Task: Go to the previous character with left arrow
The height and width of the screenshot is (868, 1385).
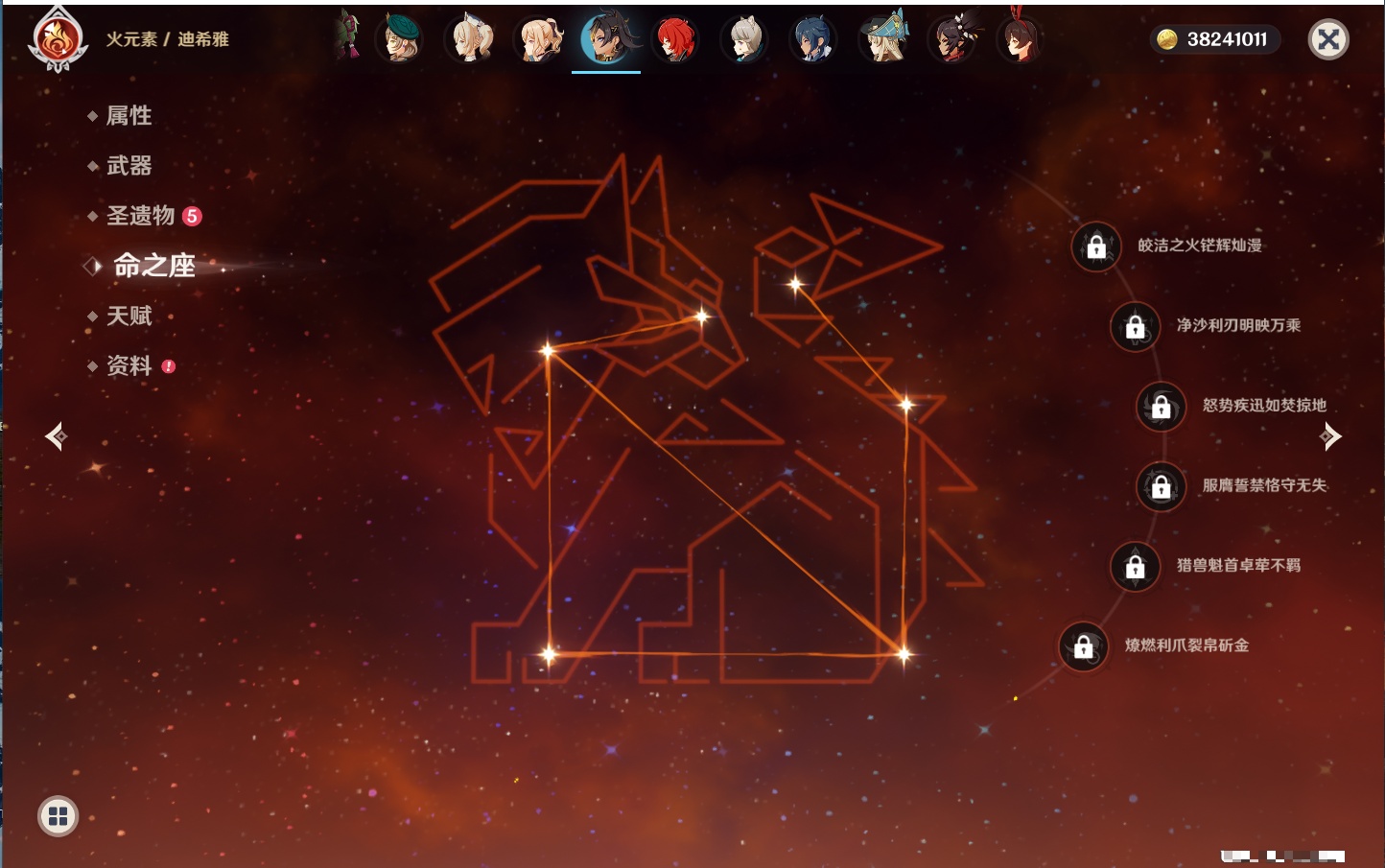Action: (x=56, y=436)
